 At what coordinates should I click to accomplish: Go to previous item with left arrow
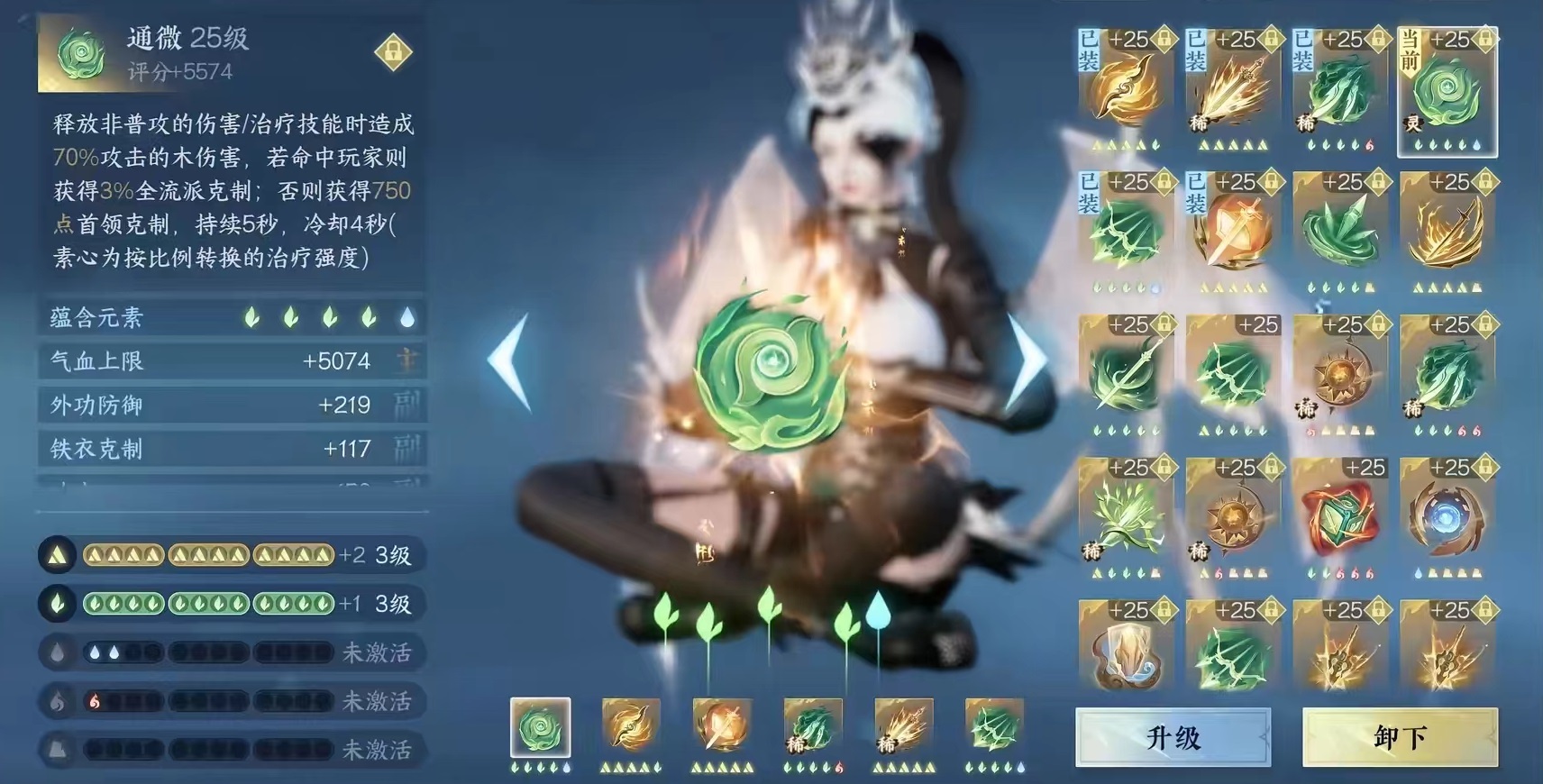pos(510,362)
